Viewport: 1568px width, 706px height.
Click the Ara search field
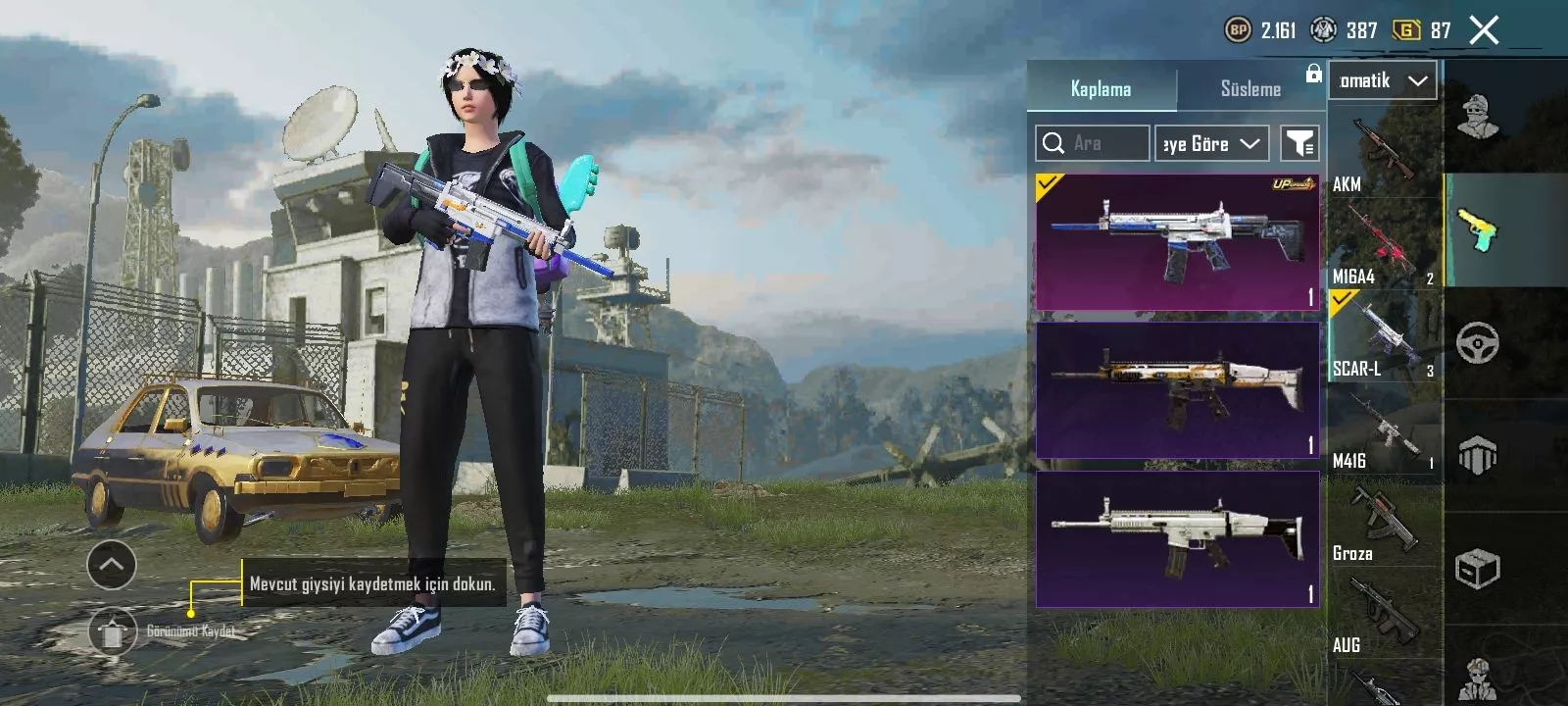pos(1093,143)
